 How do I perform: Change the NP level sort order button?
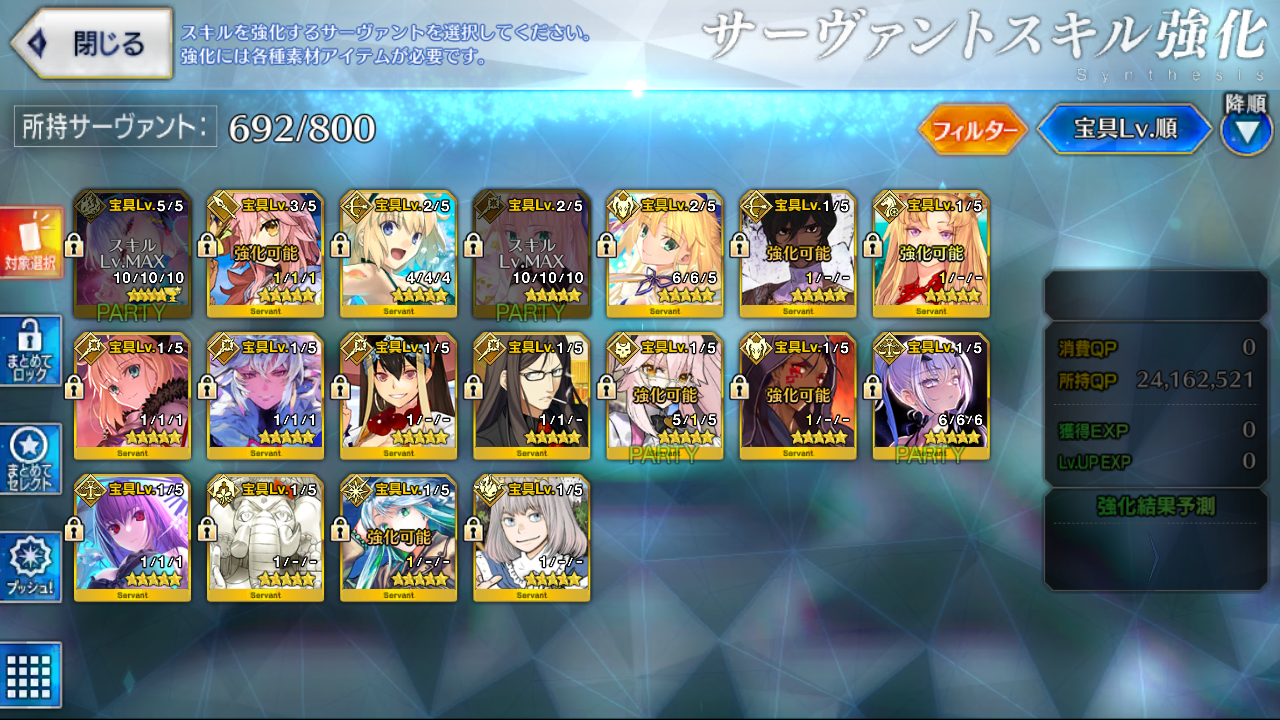click(1124, 129)
